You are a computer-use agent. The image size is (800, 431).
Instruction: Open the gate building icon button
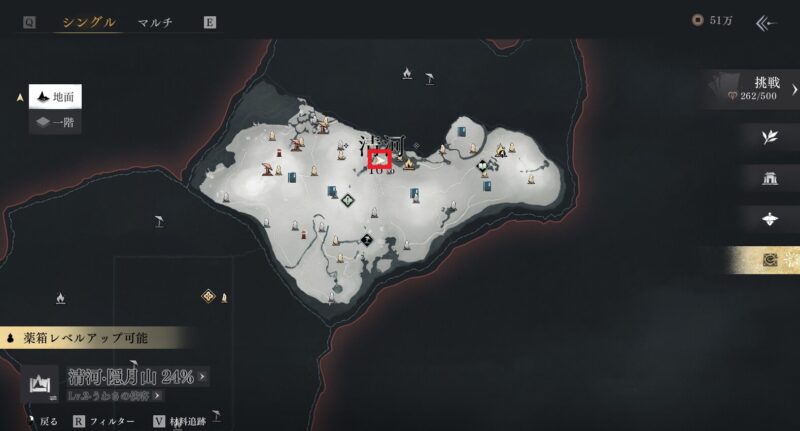[769, 179]
